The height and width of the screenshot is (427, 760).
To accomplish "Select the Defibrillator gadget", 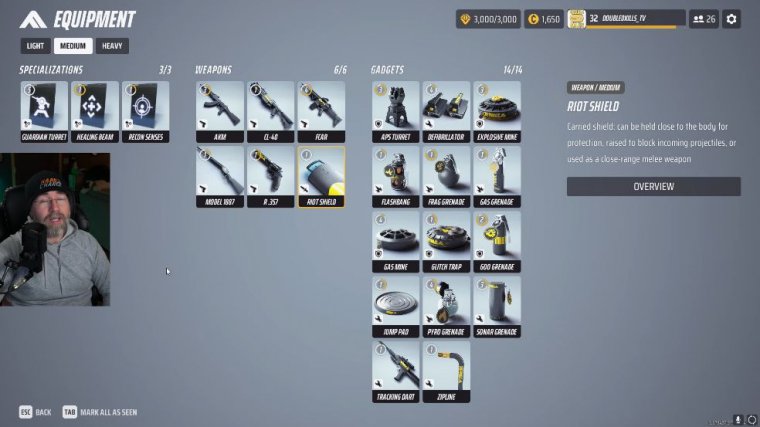I will pyautogui.click(x=447, y=112).
